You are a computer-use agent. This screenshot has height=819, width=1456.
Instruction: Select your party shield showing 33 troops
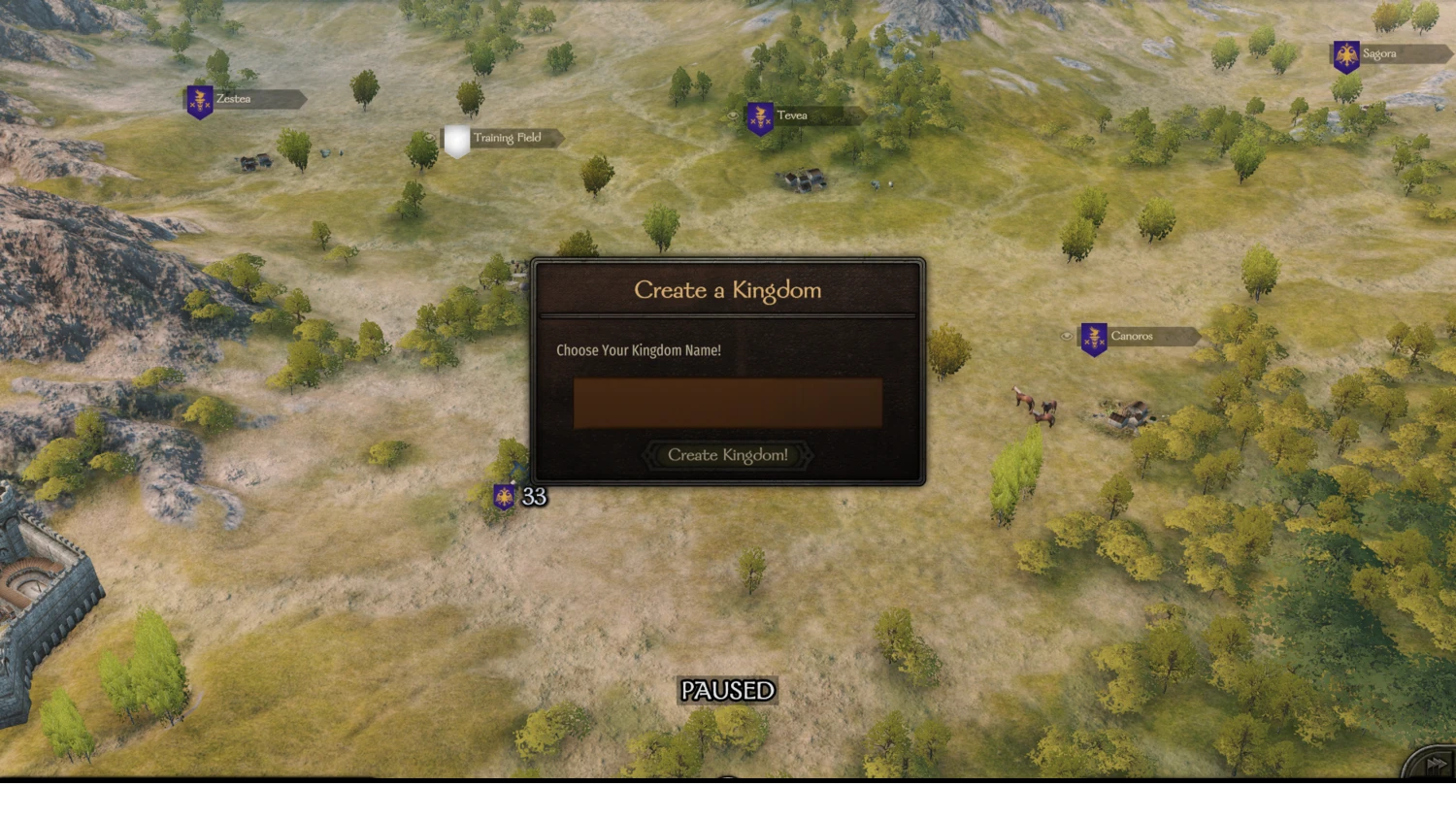point(504,497)
